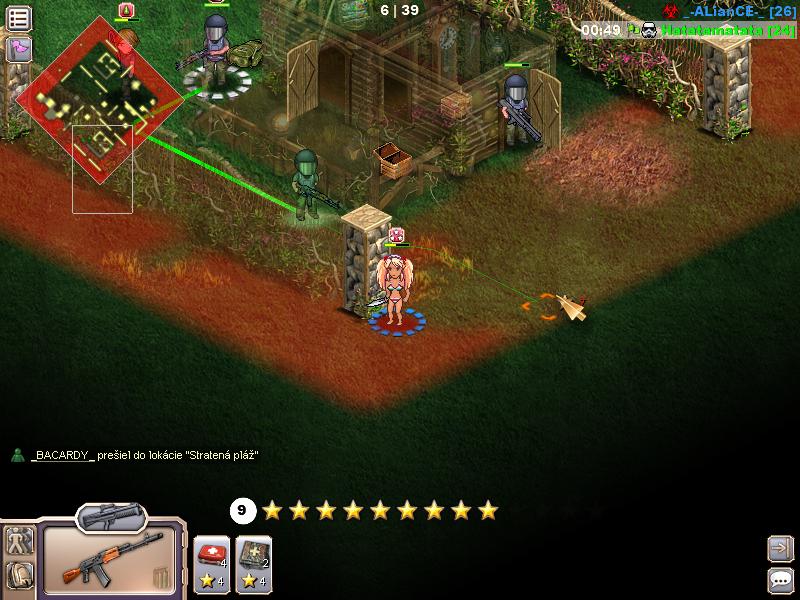Toggle the character stance button

(19, 541)
